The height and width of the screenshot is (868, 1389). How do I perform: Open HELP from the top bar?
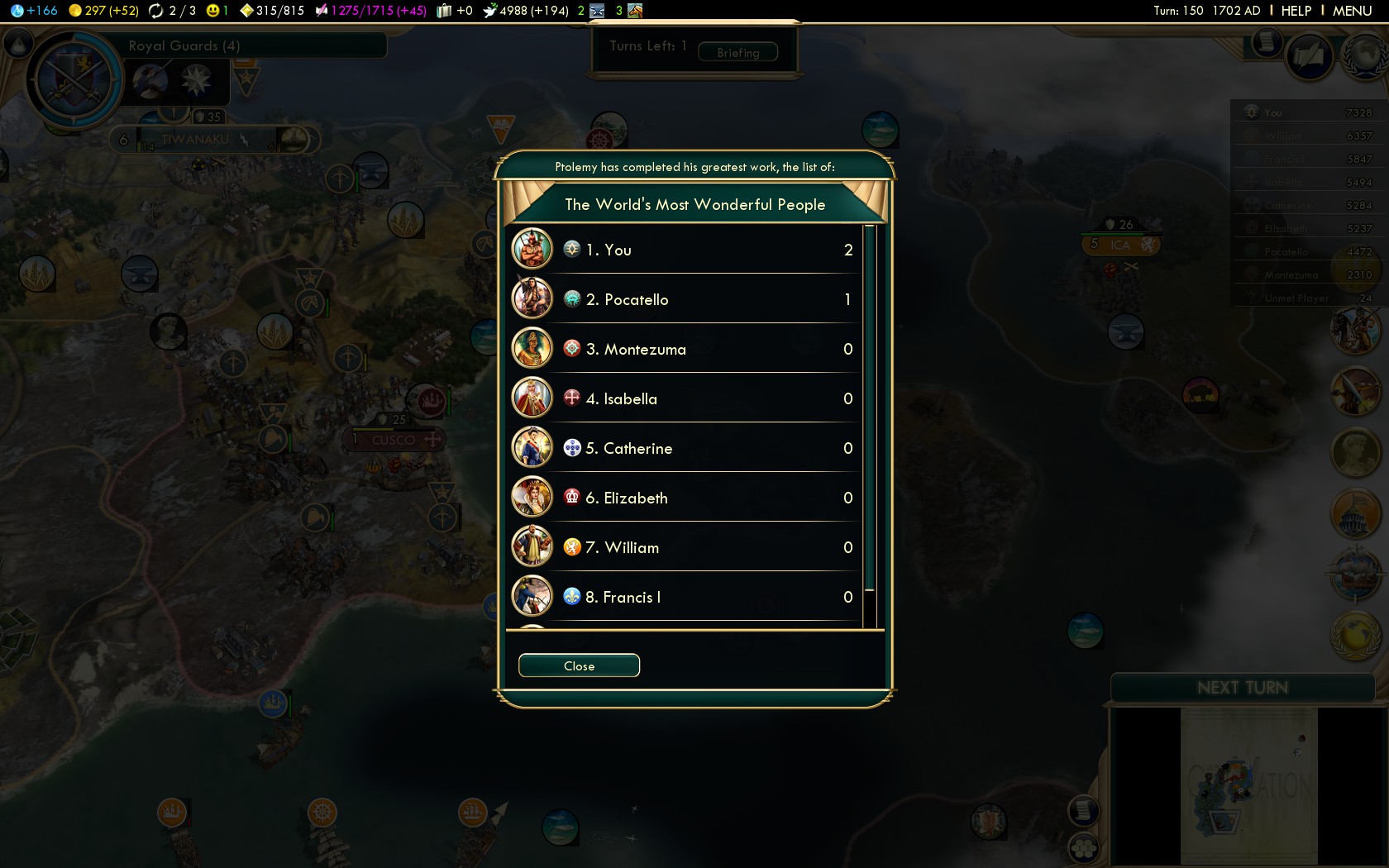point(1295,11)
